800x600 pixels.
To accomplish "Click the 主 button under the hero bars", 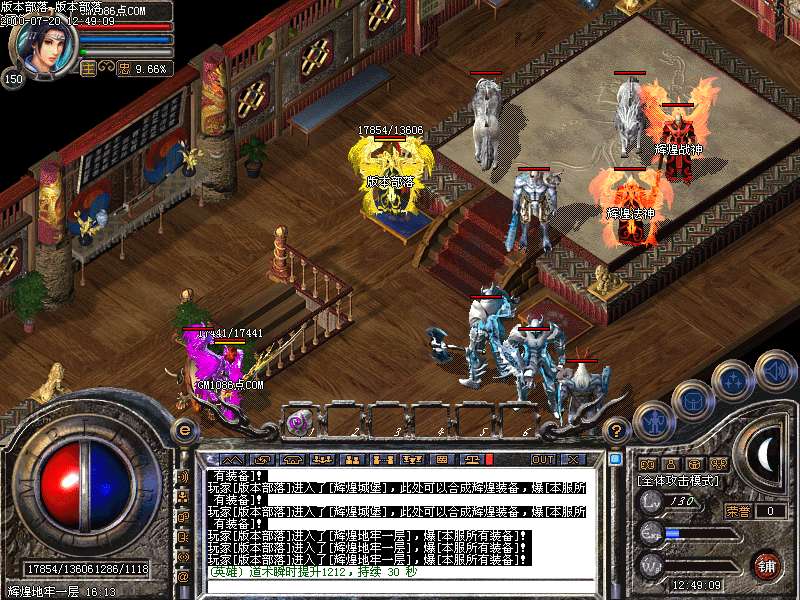I will pos(88,68).
